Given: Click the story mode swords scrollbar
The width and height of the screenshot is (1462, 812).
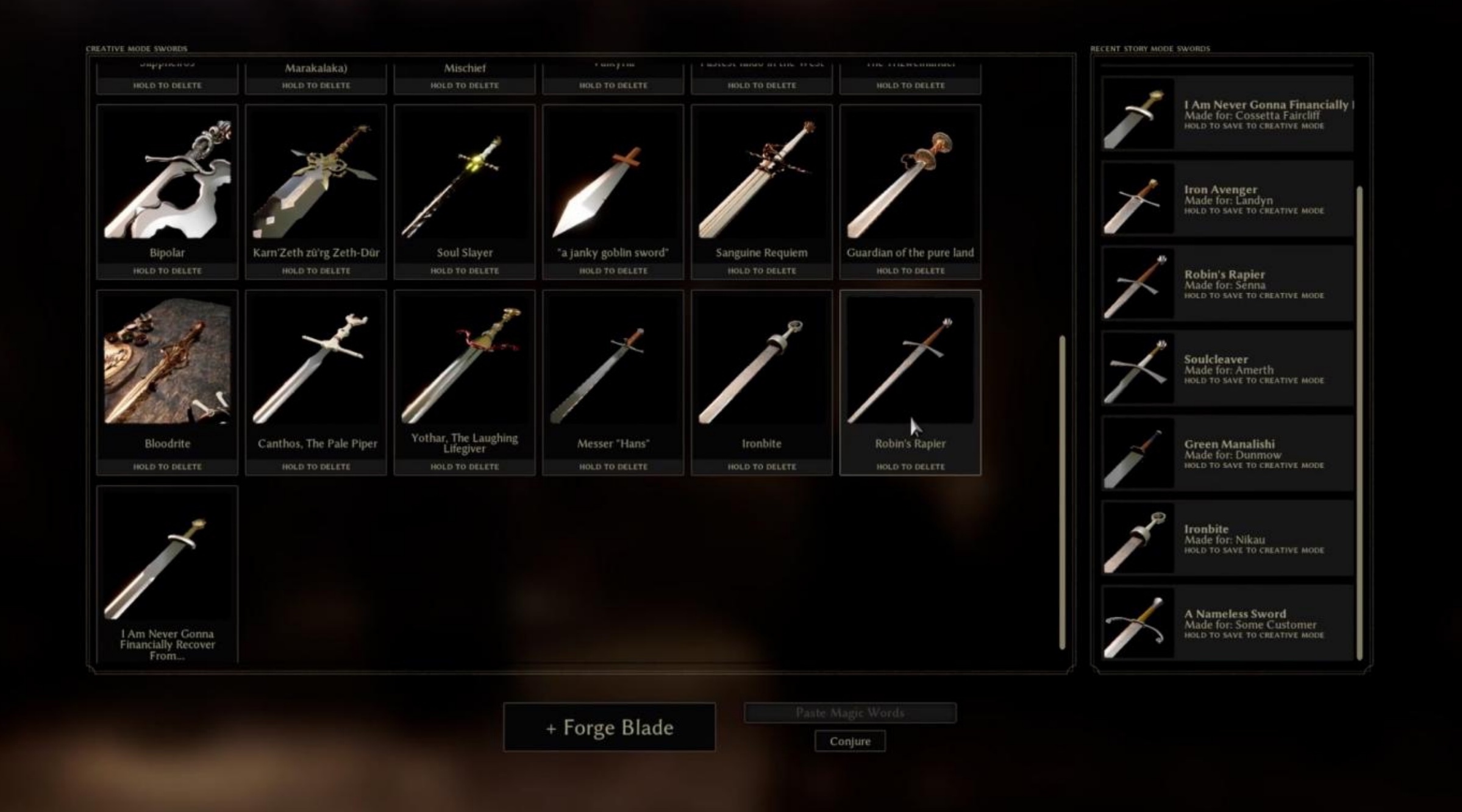Looking at the screenshot, I should (x=1359, y=423).
